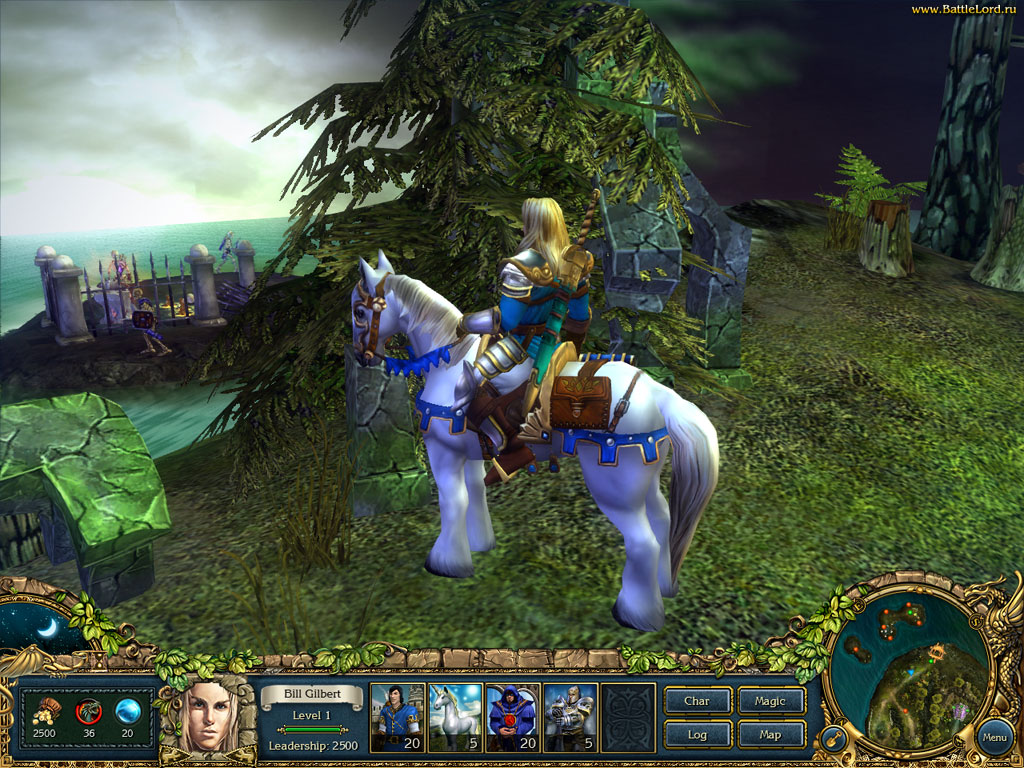Select the blue-hooded mage troop slot
Screen dimensions: 1024x768
coord(512,716)
